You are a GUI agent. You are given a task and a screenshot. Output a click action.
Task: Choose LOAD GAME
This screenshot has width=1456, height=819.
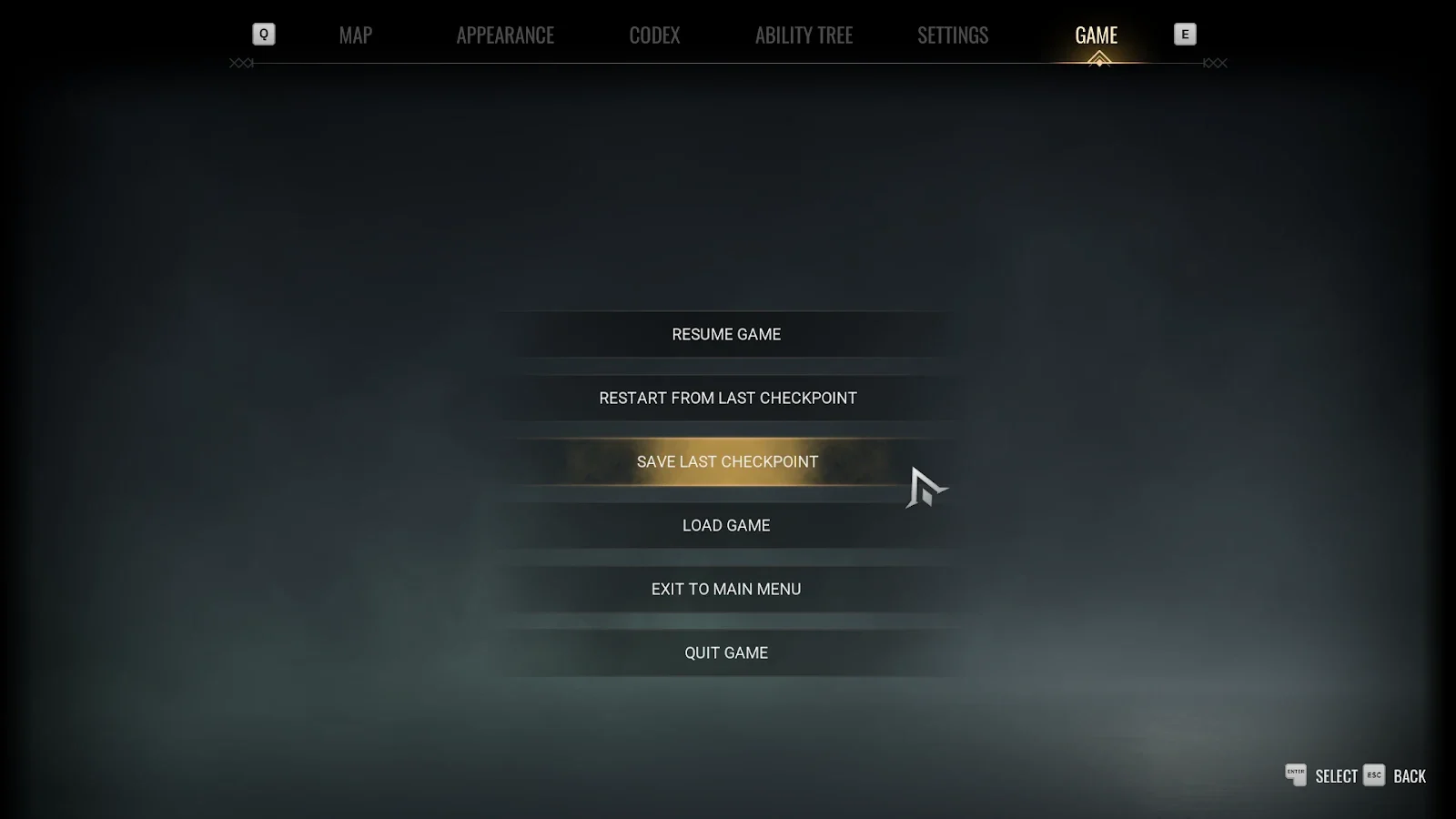725,525
